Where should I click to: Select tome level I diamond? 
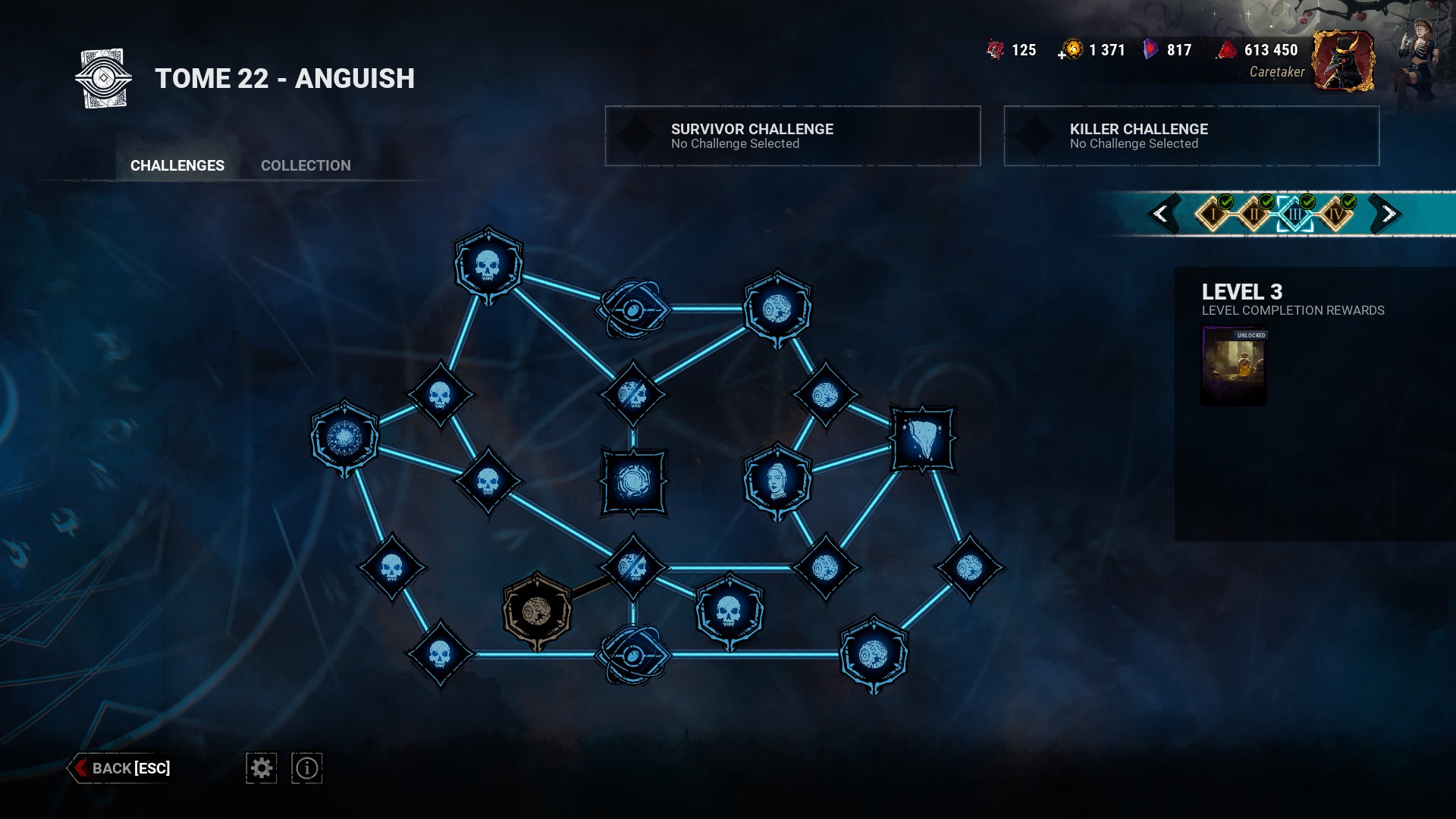1213,215
